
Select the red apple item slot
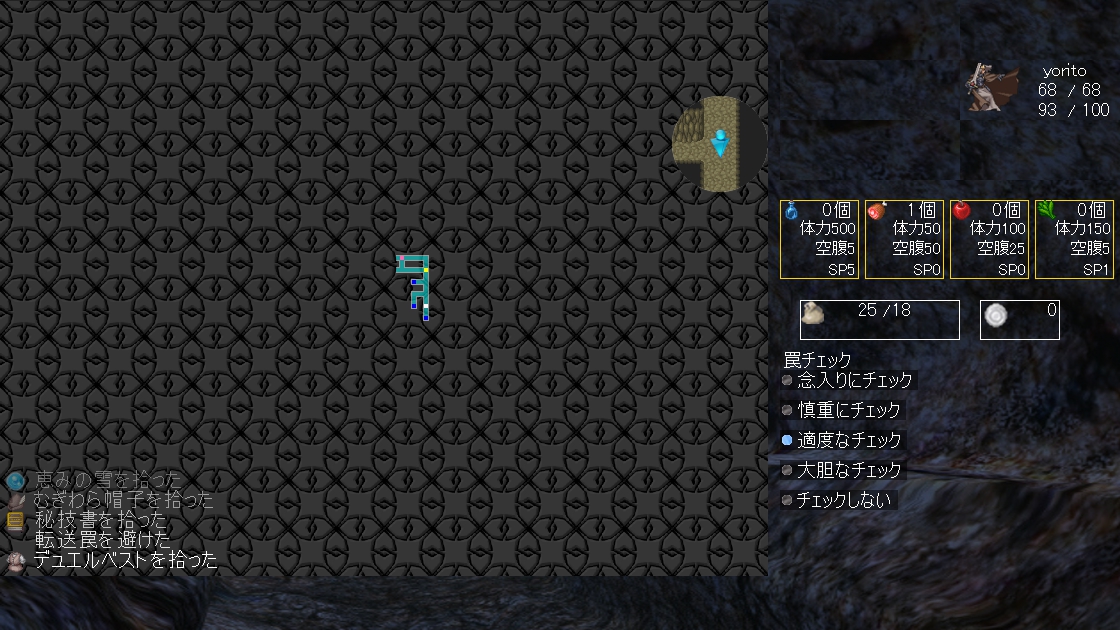point(990,239)
